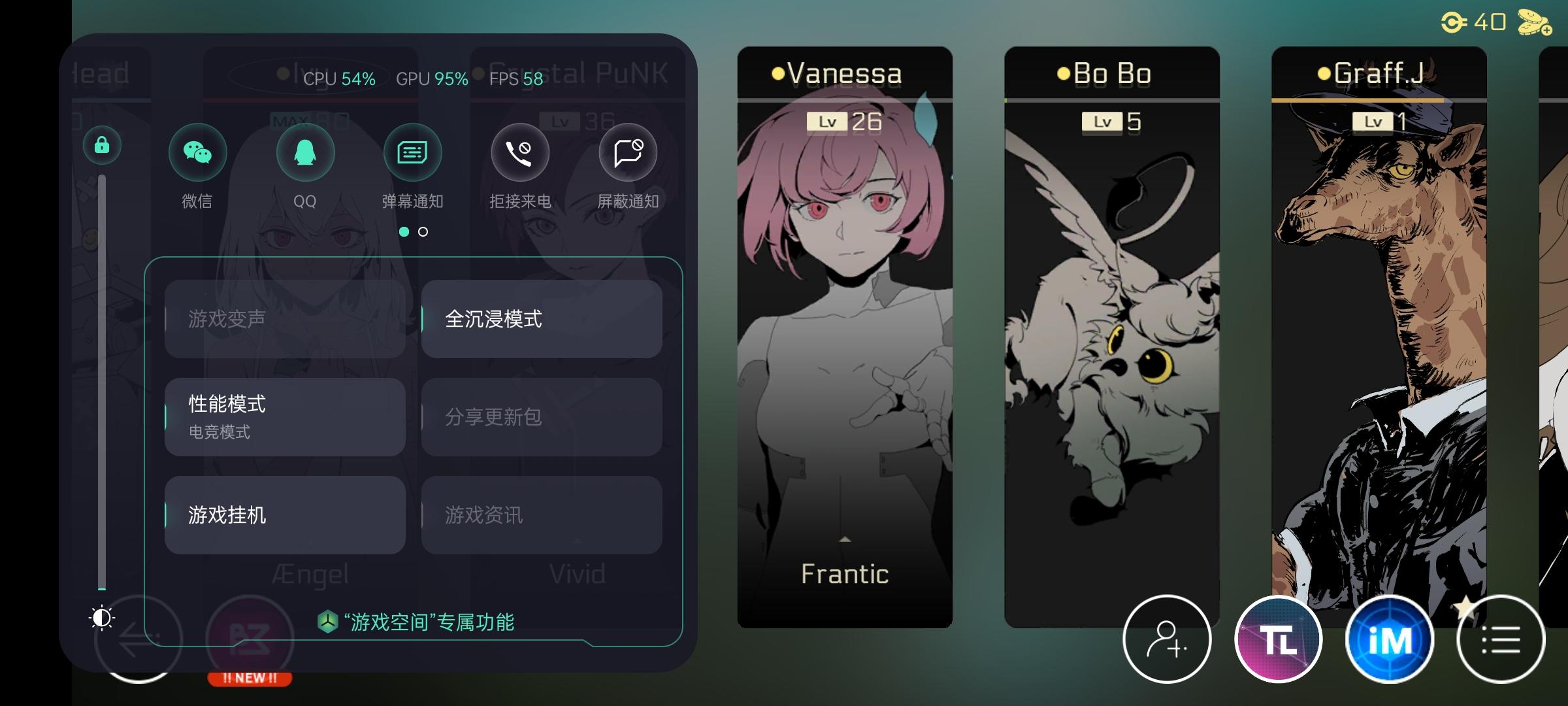Toggle 游戏变声 voice changer
The height and width of the screenshot is (706, 1568).
284,320
